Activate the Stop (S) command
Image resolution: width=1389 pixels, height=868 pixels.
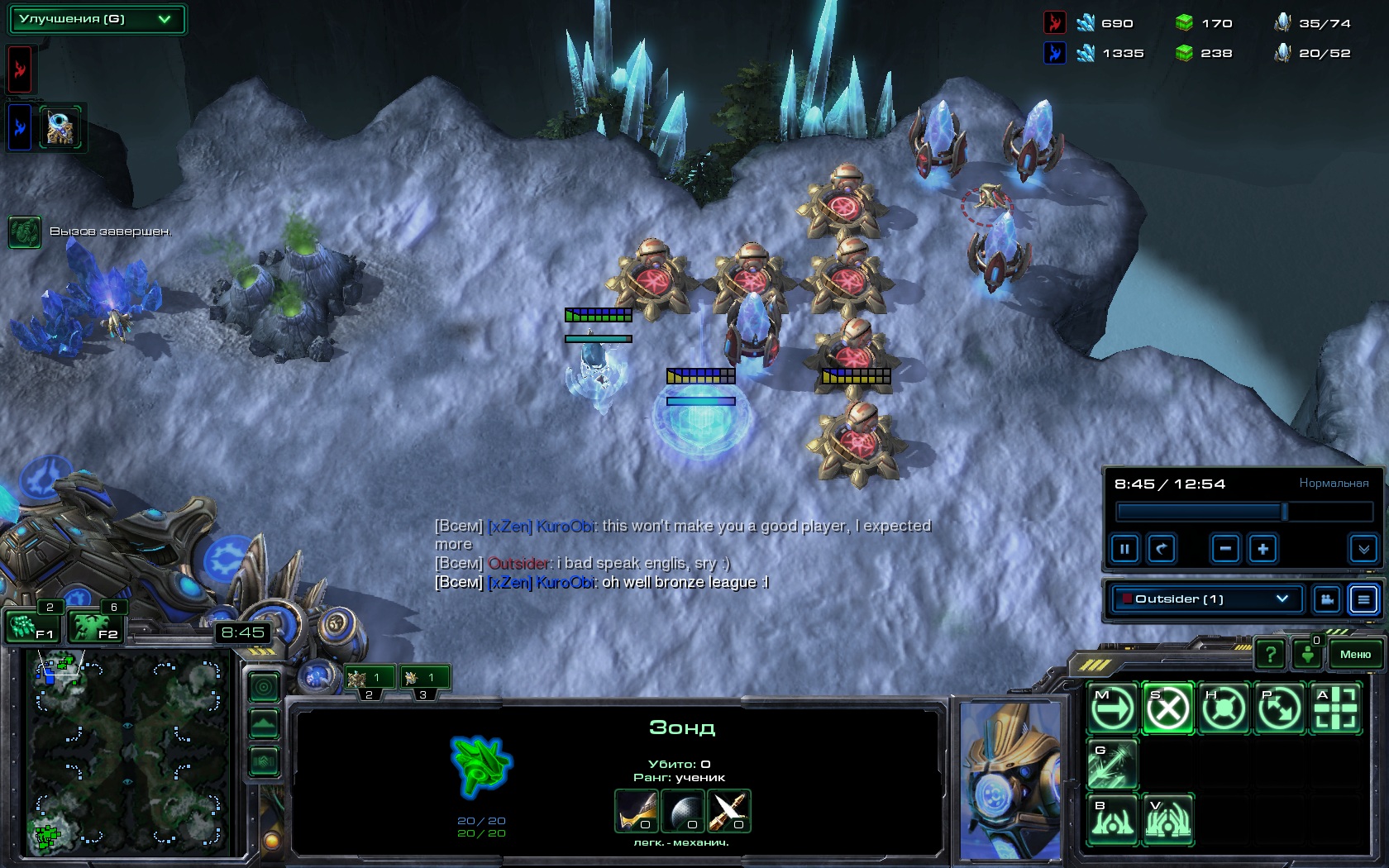click(x=1167, y=708)
